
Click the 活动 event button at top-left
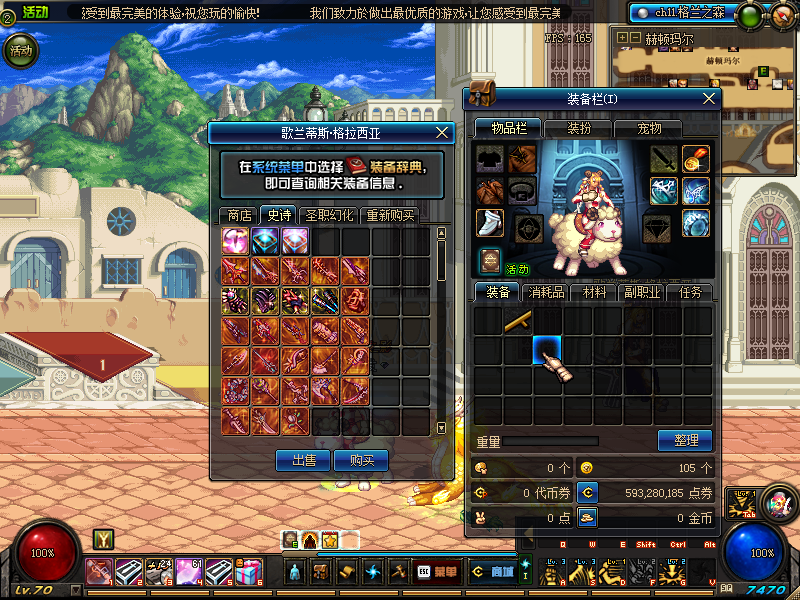[21, 49]
